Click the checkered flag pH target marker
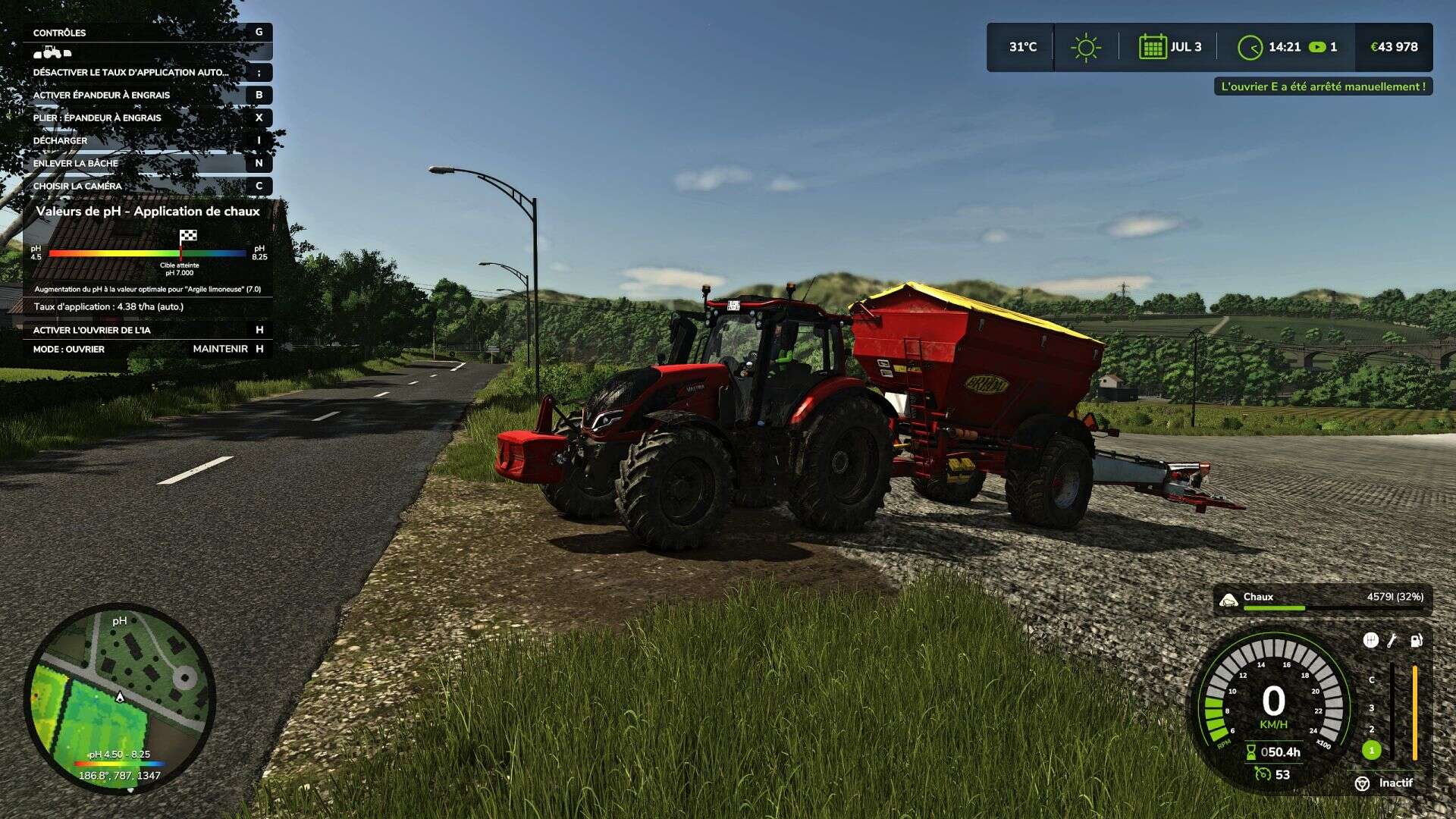The height and width of the screenshot is (819, 1456). (187, 236)
